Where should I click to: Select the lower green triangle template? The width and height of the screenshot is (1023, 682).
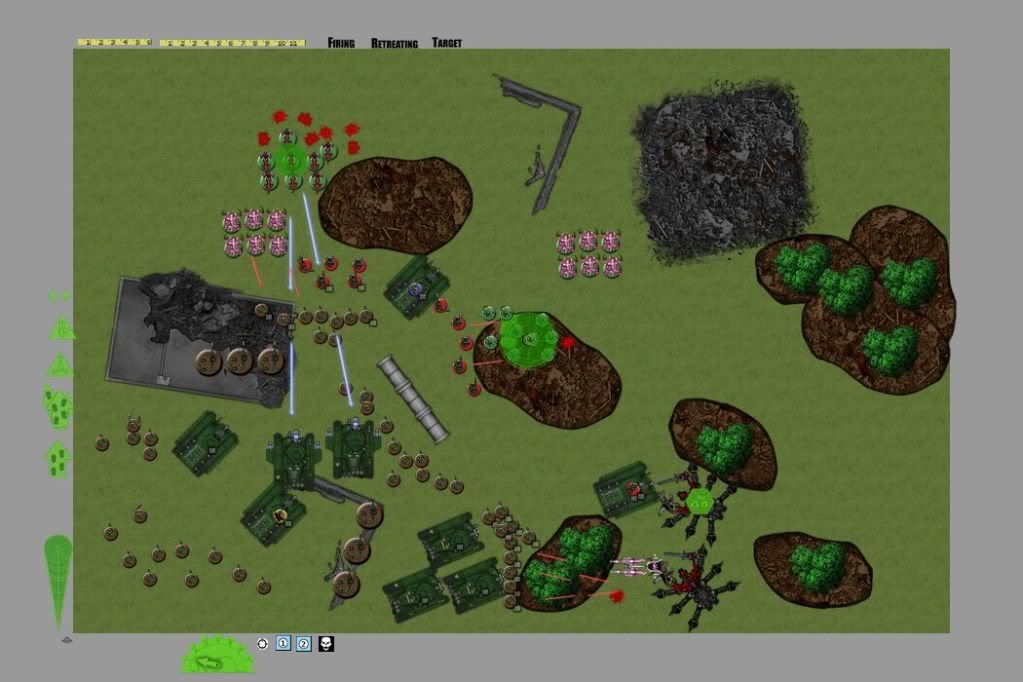pos(62,364)
